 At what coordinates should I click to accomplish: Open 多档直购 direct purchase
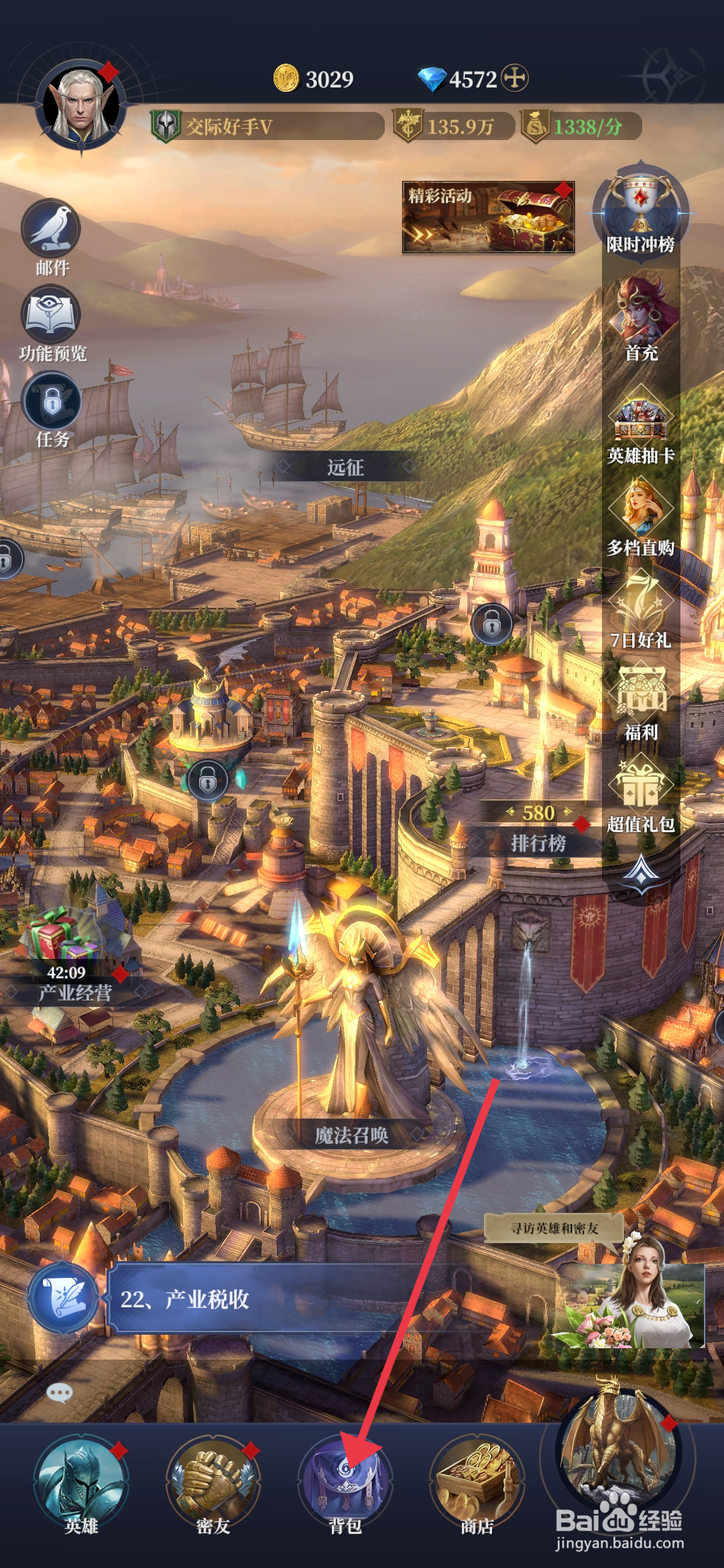(640, 516)
